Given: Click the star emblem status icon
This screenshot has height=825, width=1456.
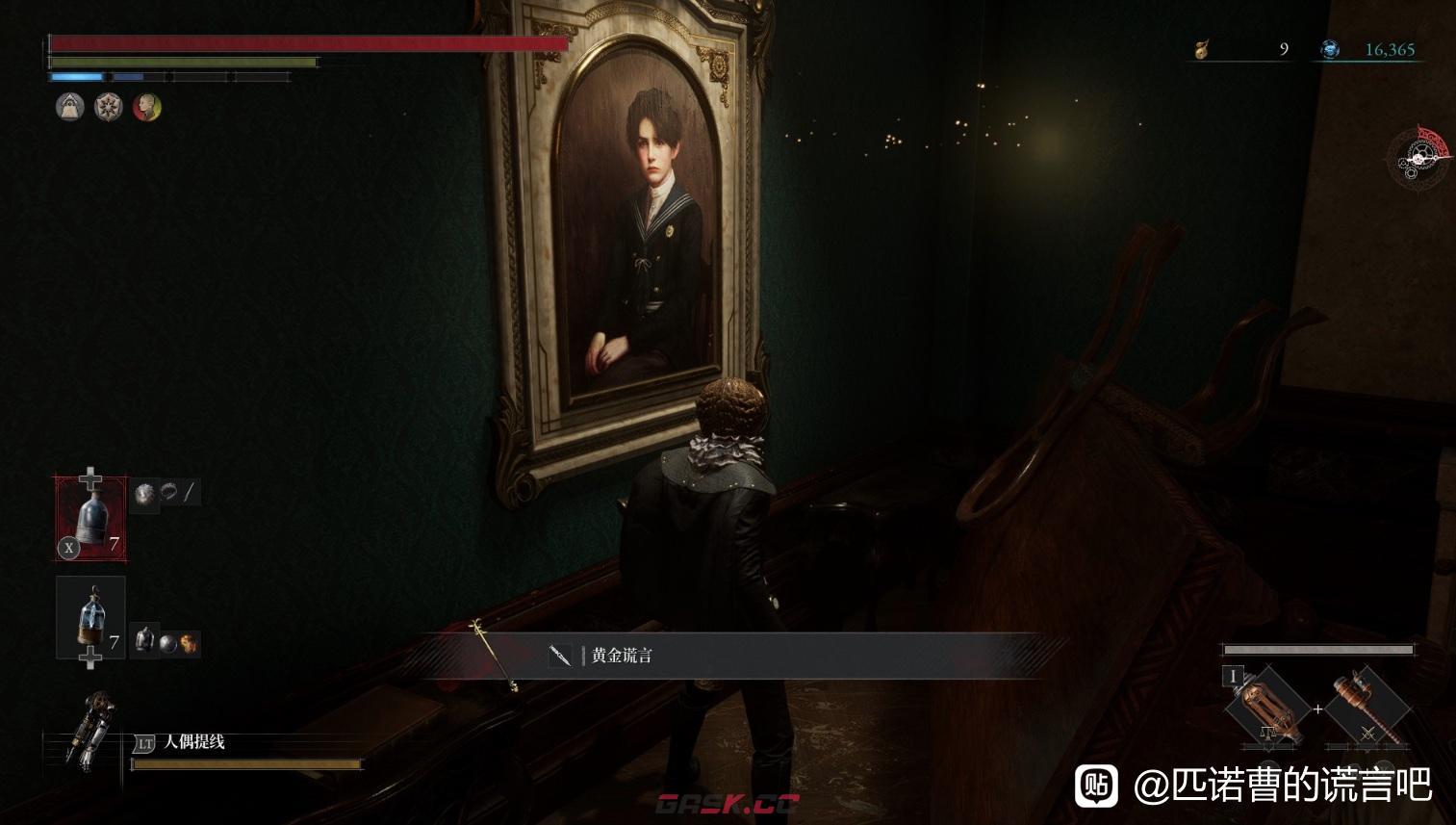Looking at the screenshot, I should (x=108, y=107).
